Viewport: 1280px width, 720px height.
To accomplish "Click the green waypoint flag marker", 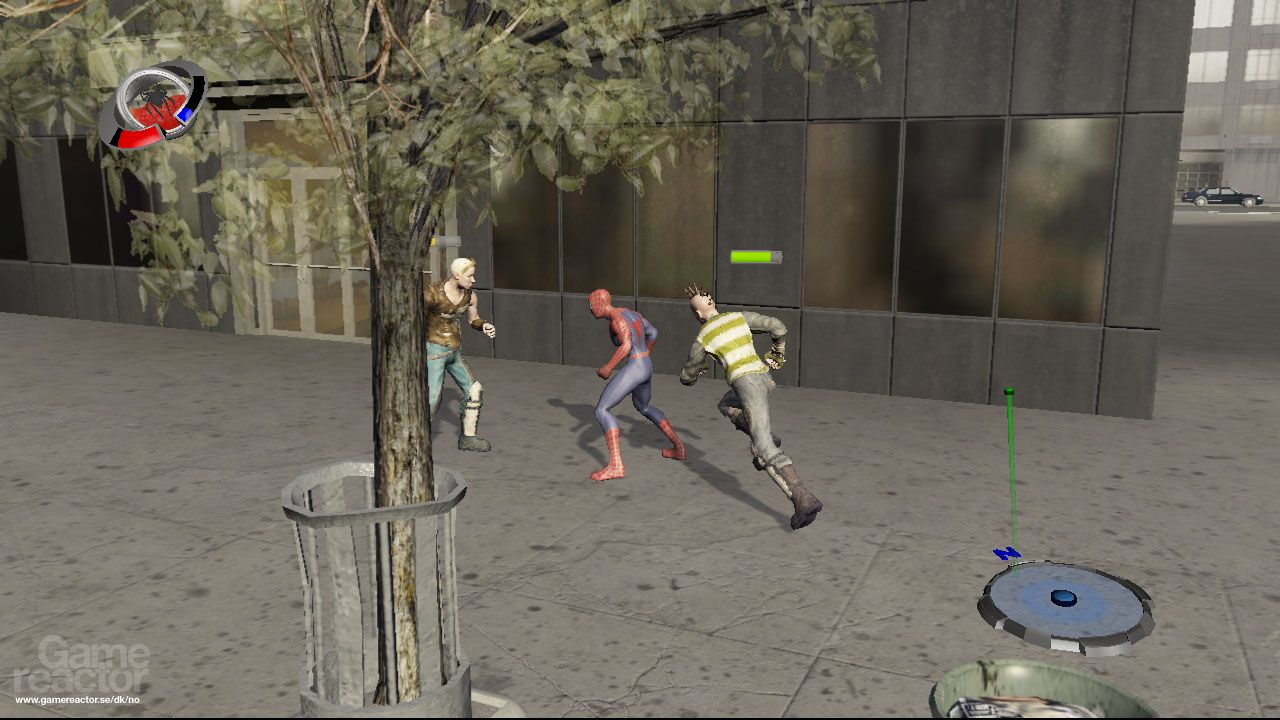I will 1009,390.
